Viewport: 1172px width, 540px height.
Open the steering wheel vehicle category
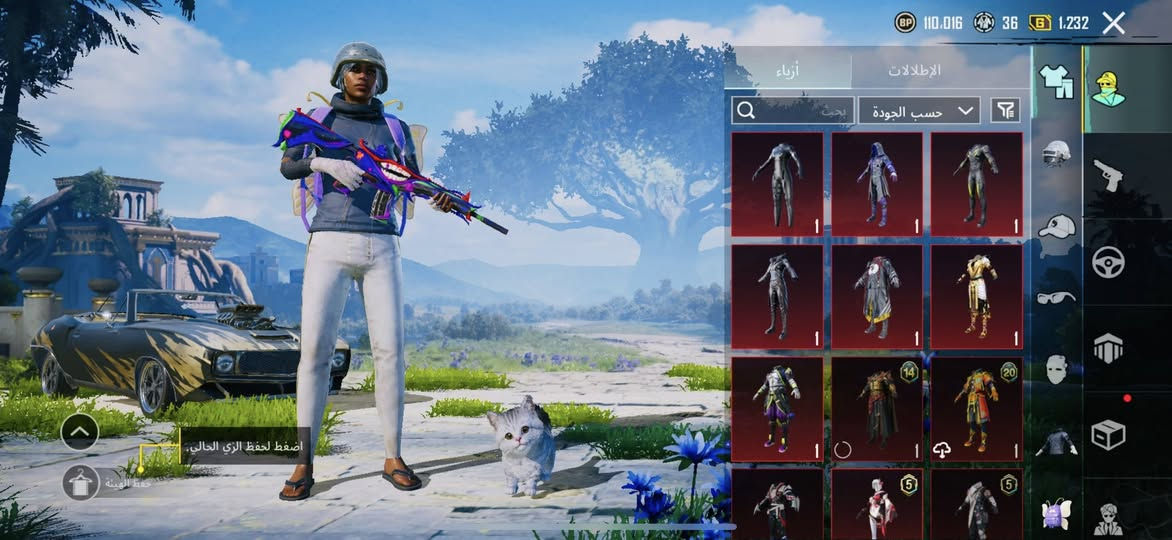tap(1108, 262)
